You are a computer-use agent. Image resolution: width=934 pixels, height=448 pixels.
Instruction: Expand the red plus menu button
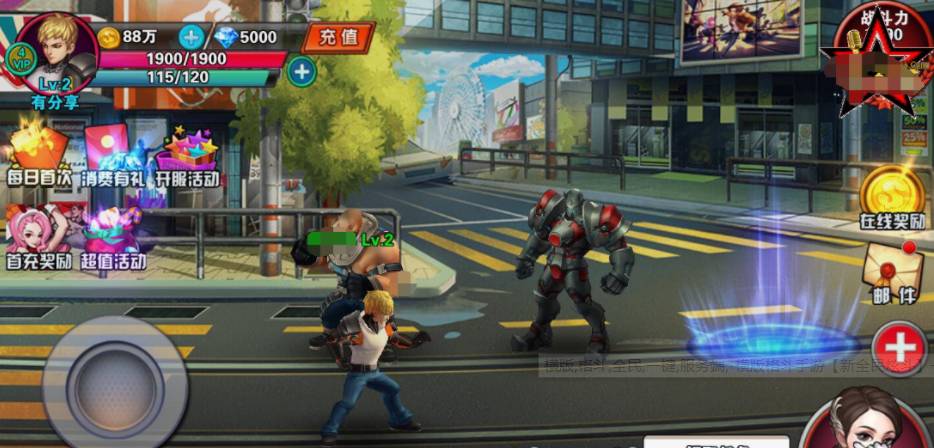(900, 348)
